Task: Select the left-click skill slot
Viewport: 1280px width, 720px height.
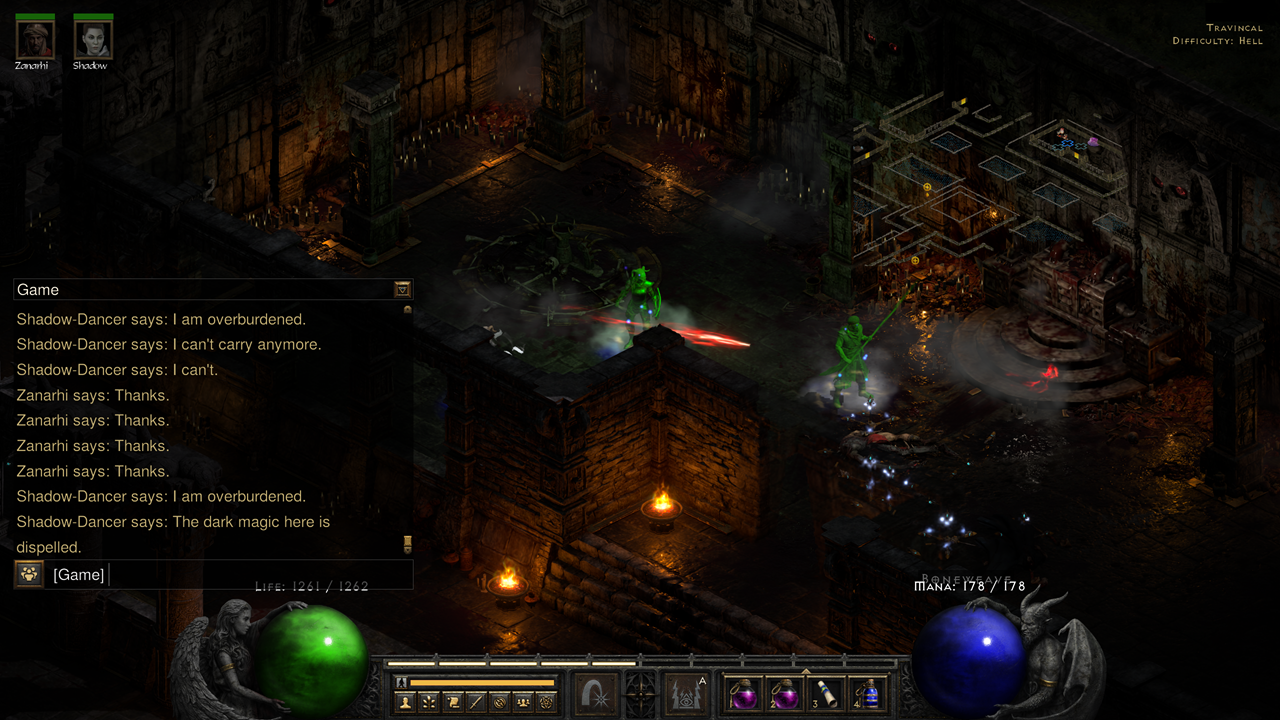Action: [x=596, y=693]
